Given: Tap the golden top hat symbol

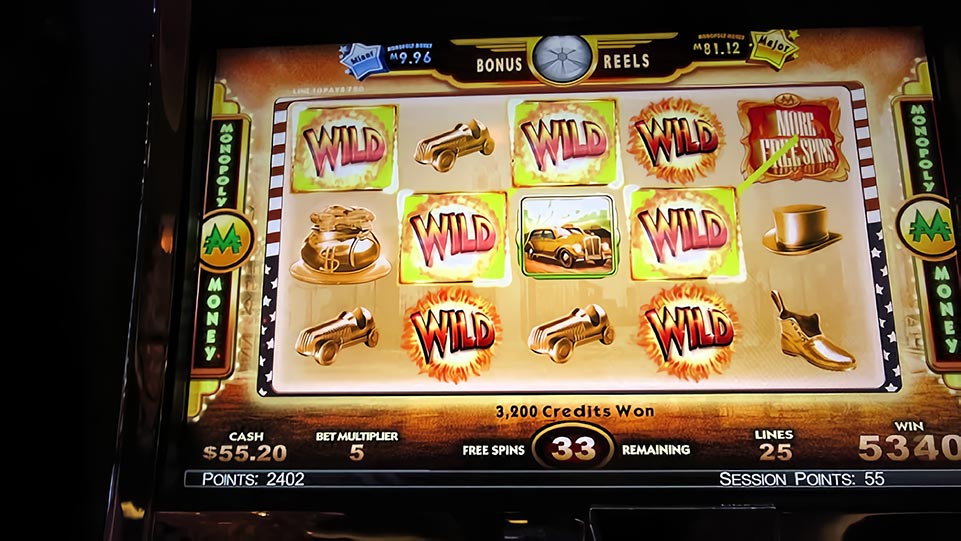Looking at the screenshot, I should pyautogui.click(x=801, y=231).
